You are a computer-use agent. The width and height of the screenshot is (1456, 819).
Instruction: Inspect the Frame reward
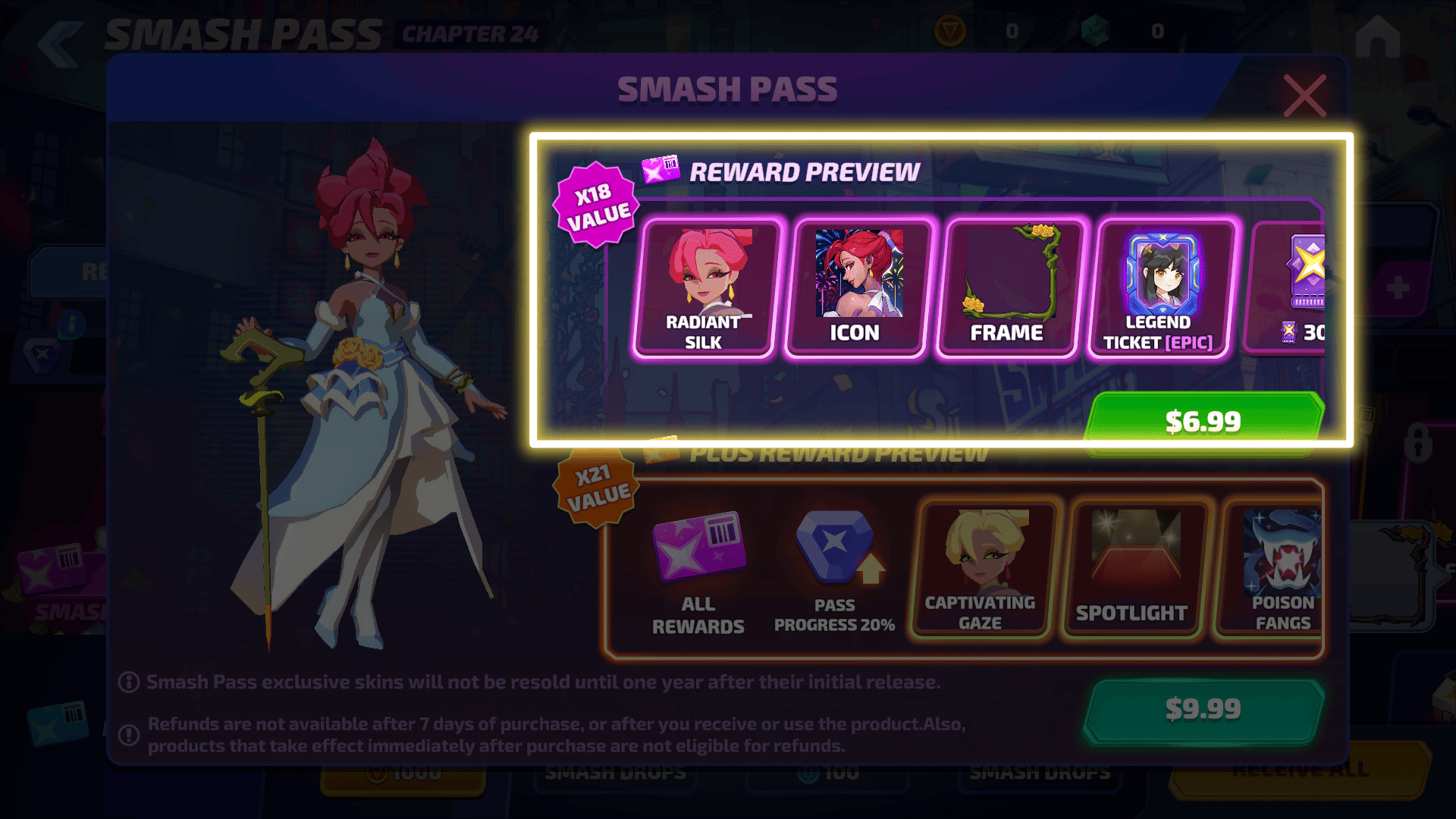coord(1009,288)
